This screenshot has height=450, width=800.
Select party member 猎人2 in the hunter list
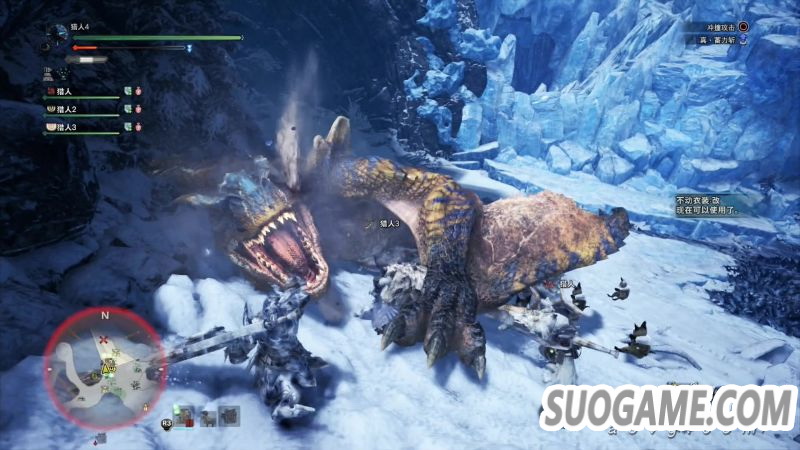point(67,108)
